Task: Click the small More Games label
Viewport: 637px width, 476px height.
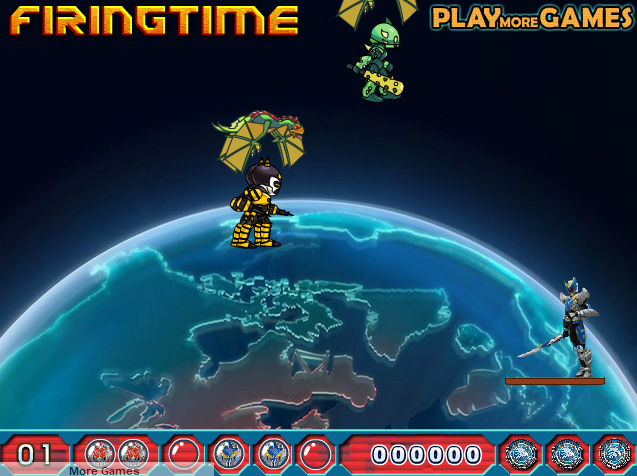Action: click(x=104, y=470)
